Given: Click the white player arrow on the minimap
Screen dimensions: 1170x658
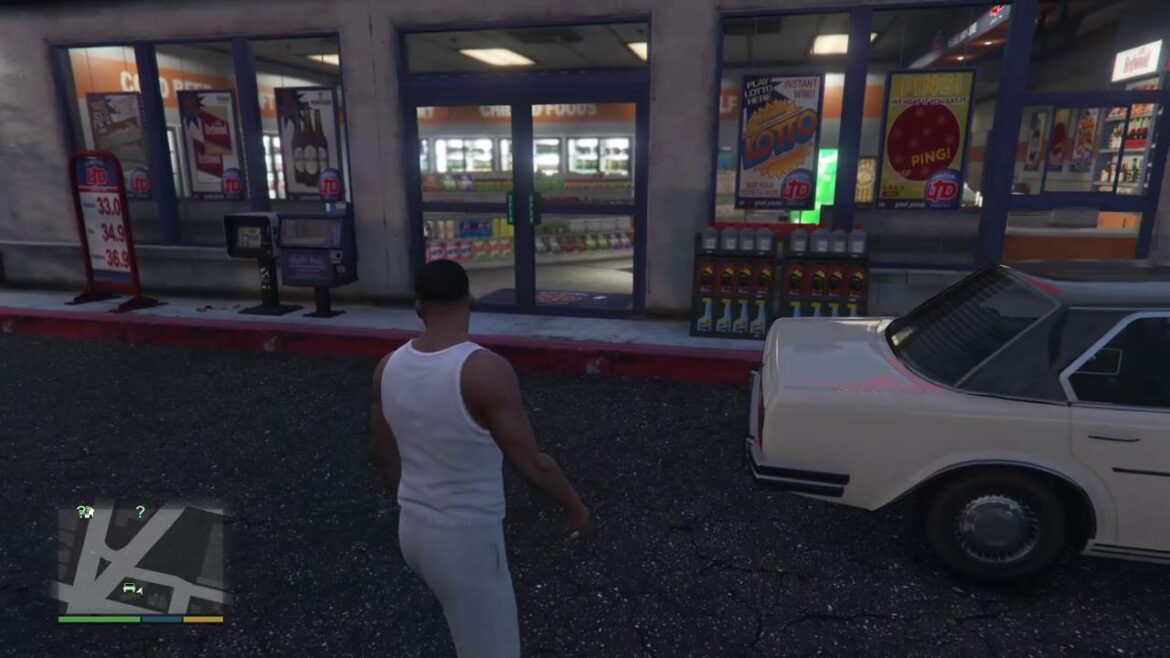Looking at the screenshot, I should coord(139,592).
